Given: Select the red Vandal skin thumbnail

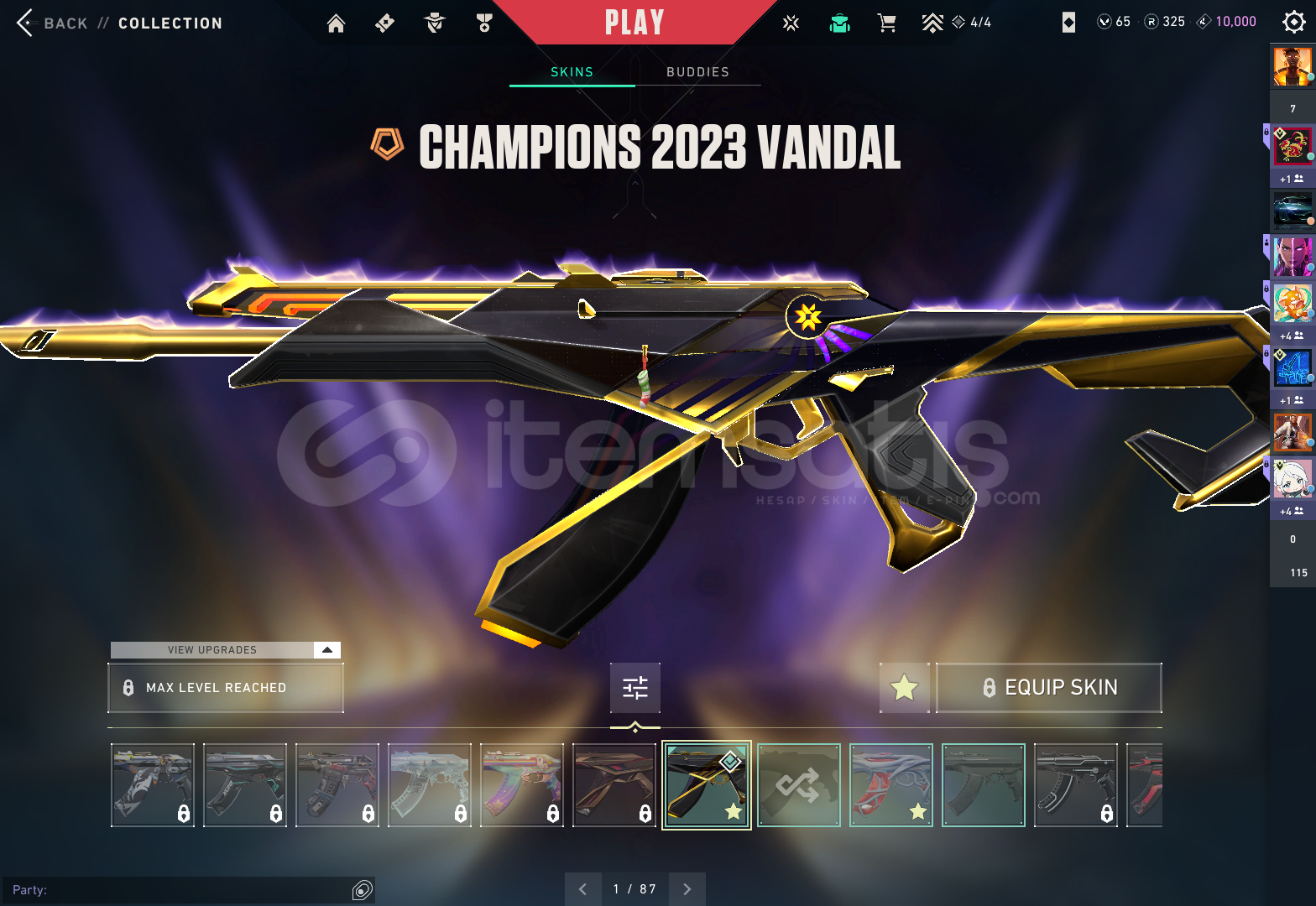Looking at the screenshot, I should point(890,784).
